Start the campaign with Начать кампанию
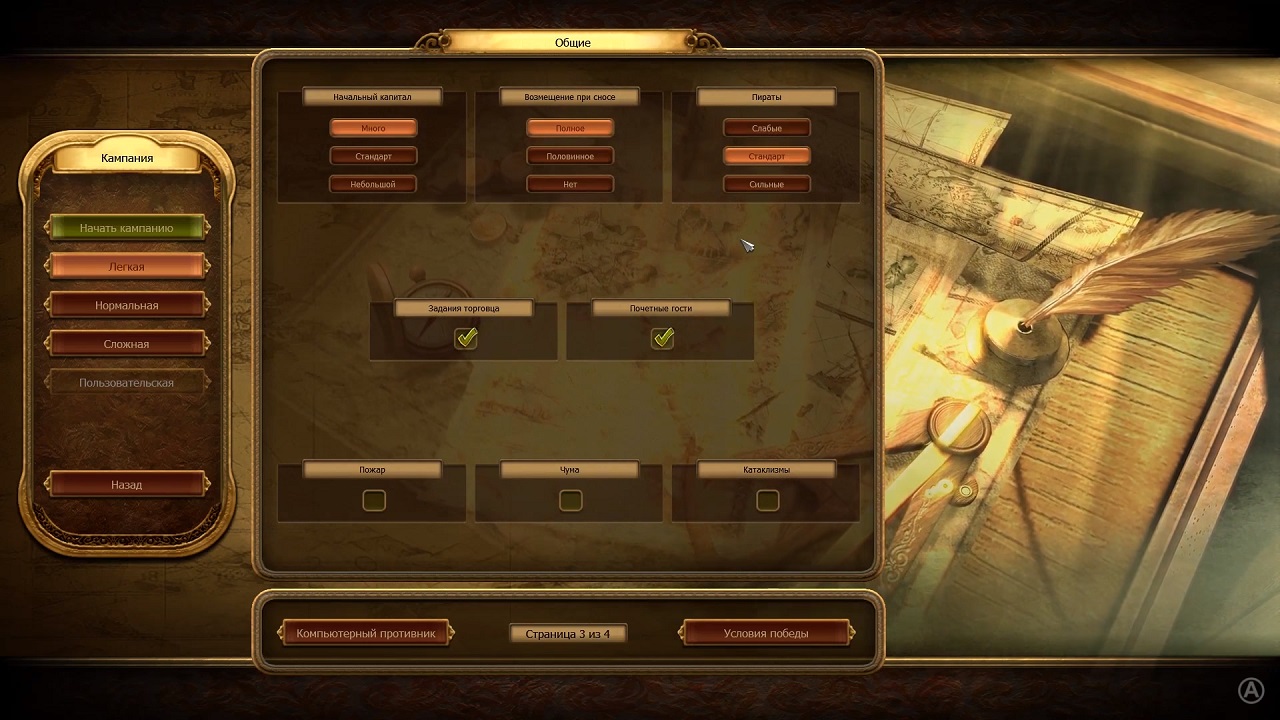The image size is (1280, 720). coord(126,228)
